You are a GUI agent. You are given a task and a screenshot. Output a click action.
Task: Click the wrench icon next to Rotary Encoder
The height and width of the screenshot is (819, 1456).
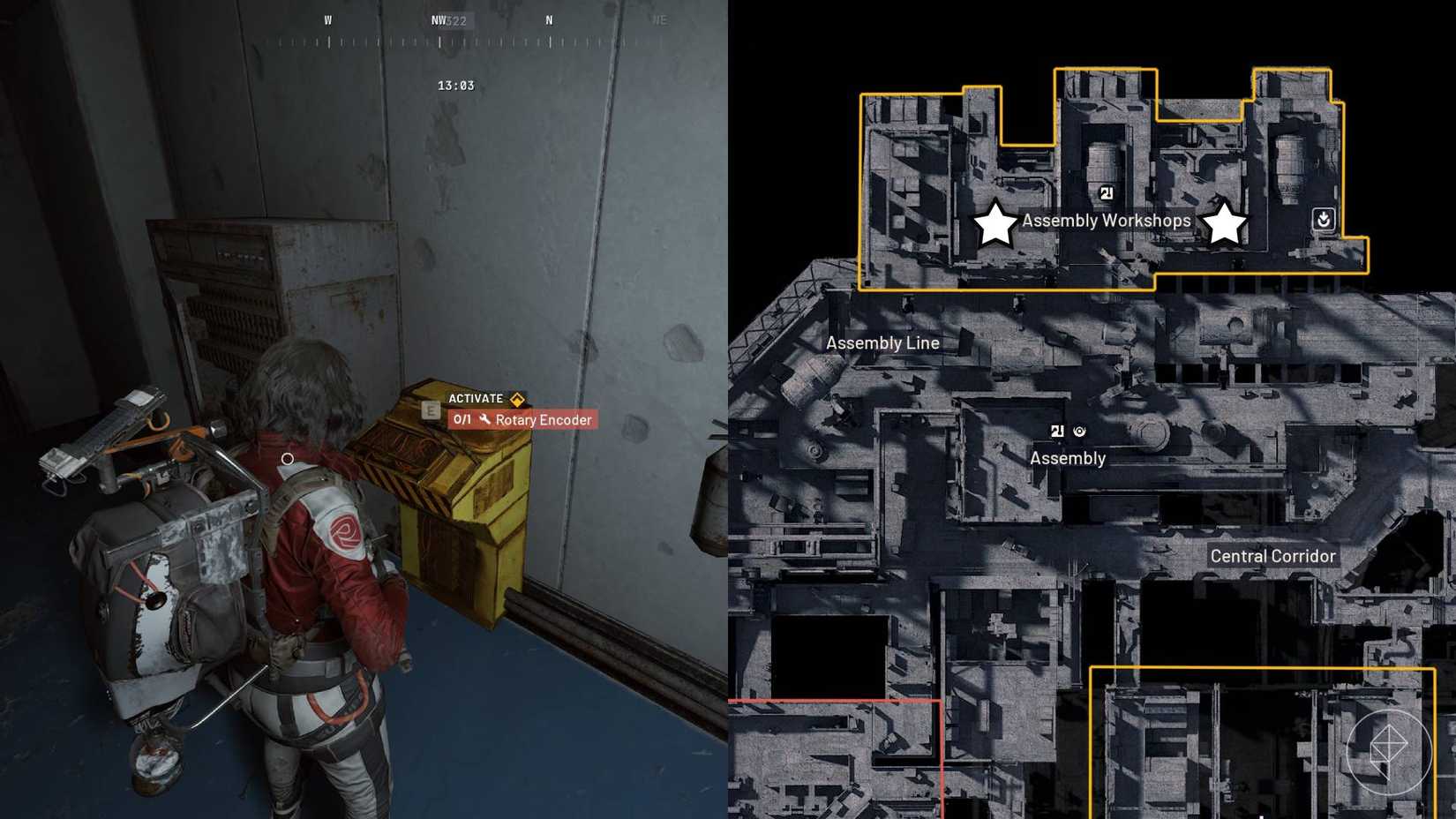[484, 420]
